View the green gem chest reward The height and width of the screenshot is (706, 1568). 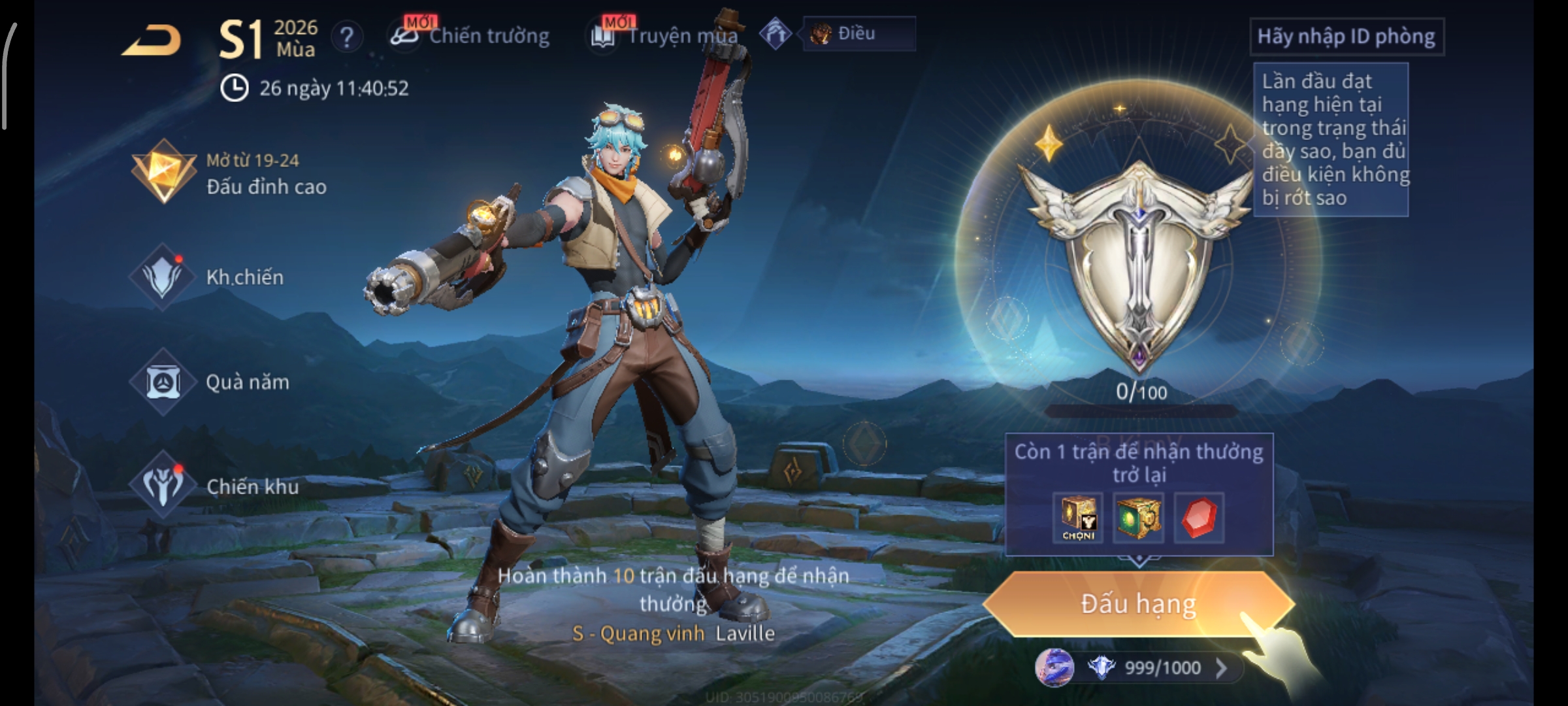1138,518
